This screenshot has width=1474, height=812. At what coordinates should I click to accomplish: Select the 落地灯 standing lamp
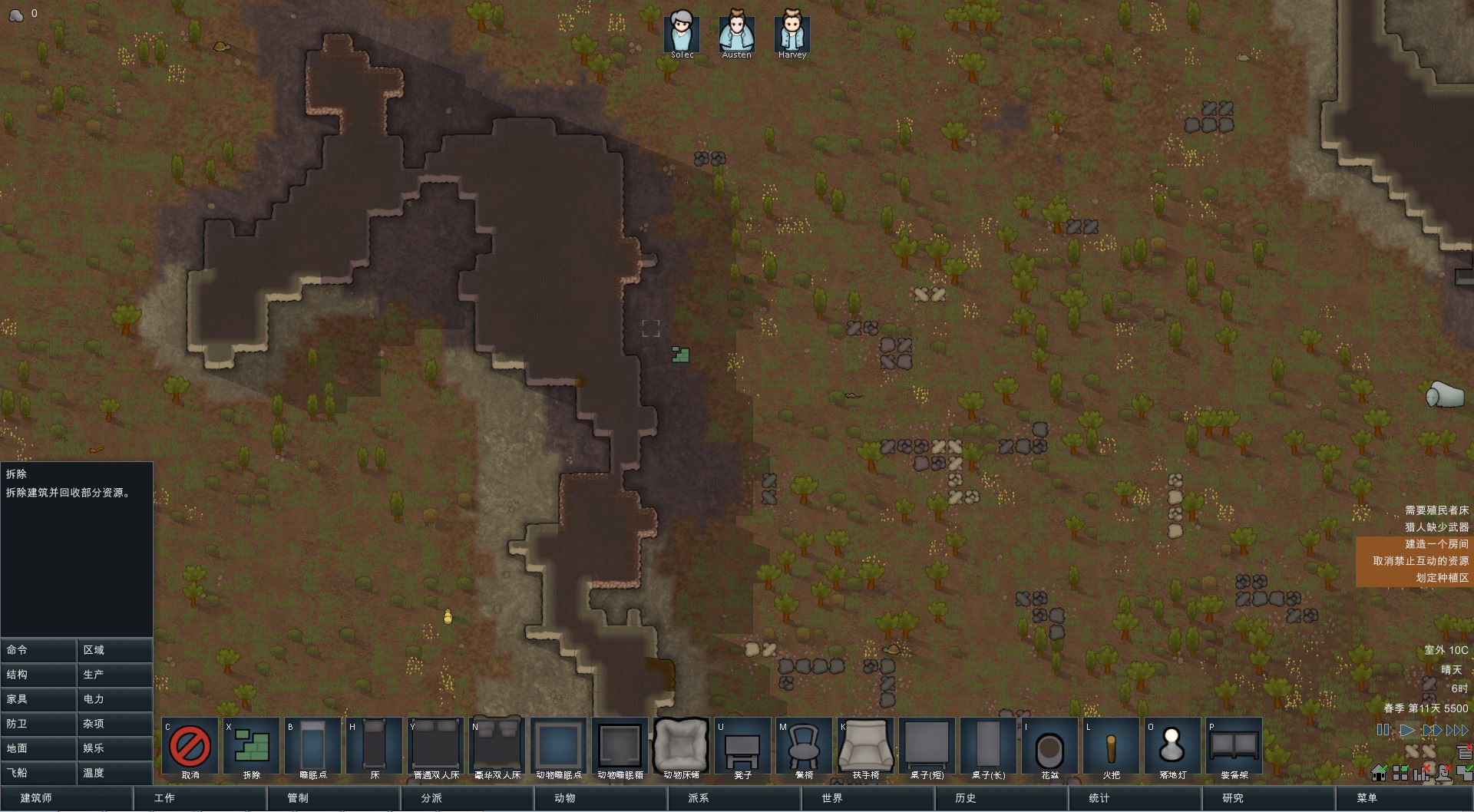pos(1172,745)
